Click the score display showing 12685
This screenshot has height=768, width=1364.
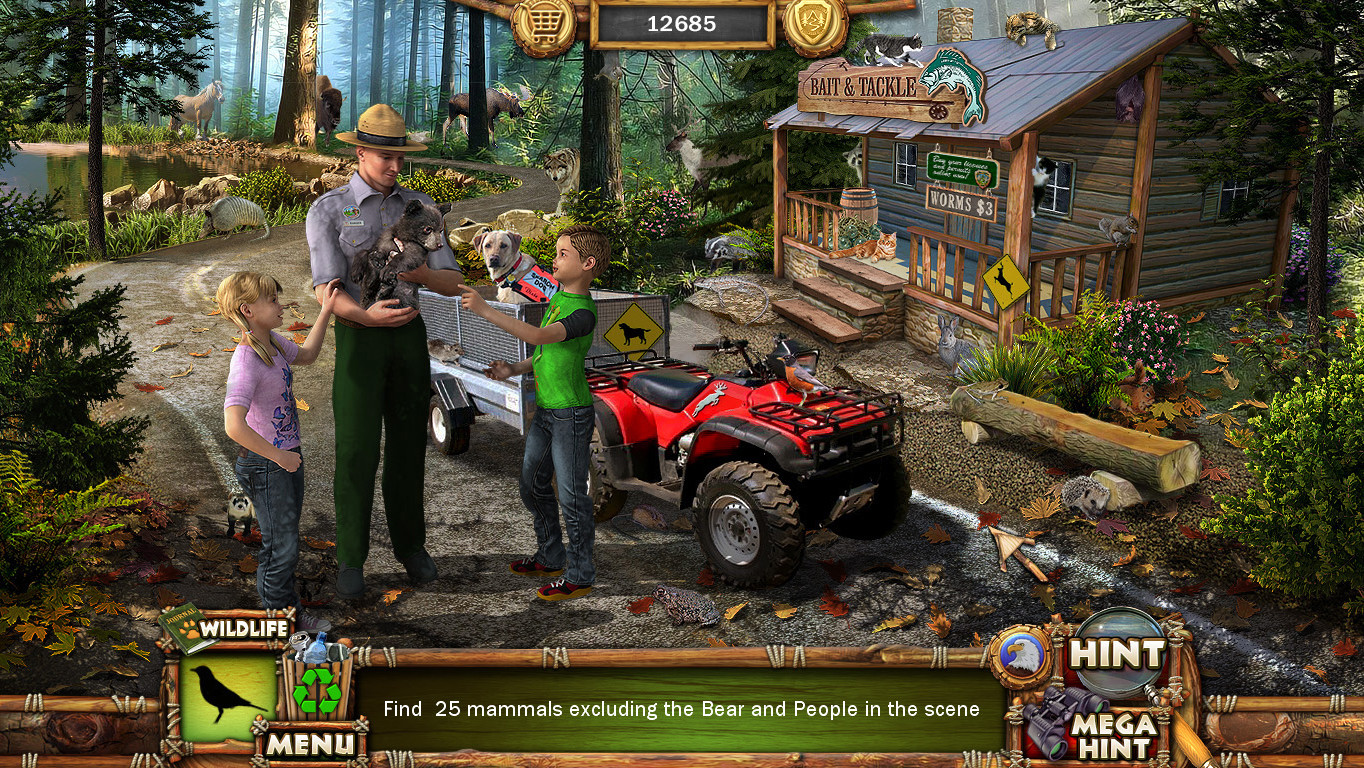tap(682, 24)
